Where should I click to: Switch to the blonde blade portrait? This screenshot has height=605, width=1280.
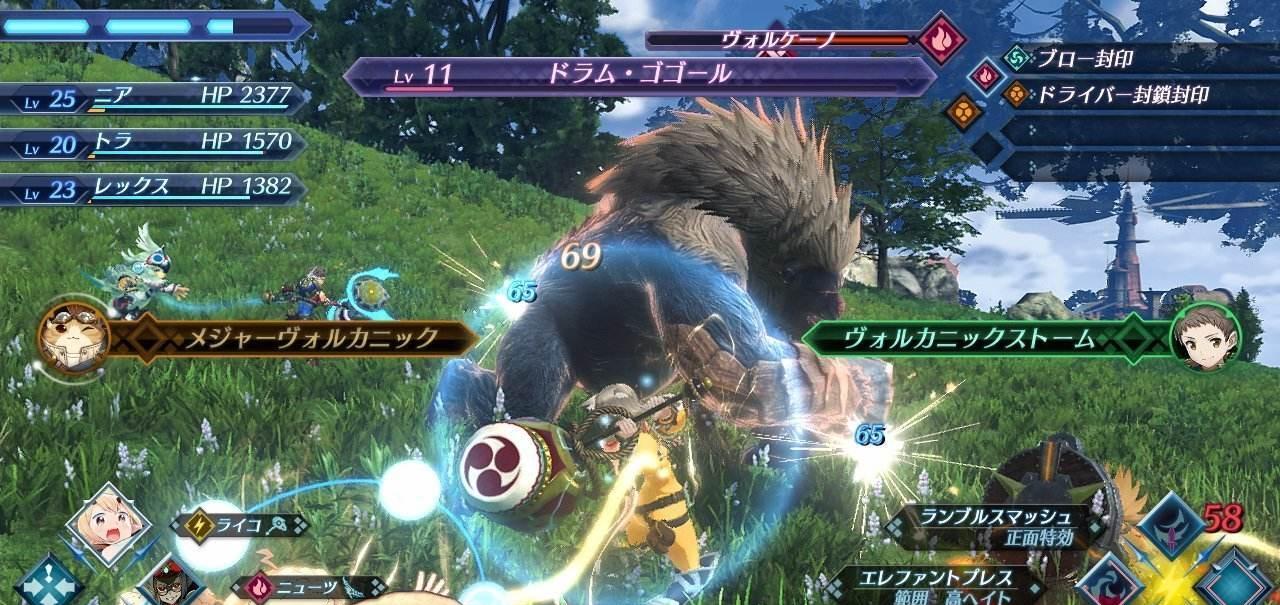coord(108,523)
